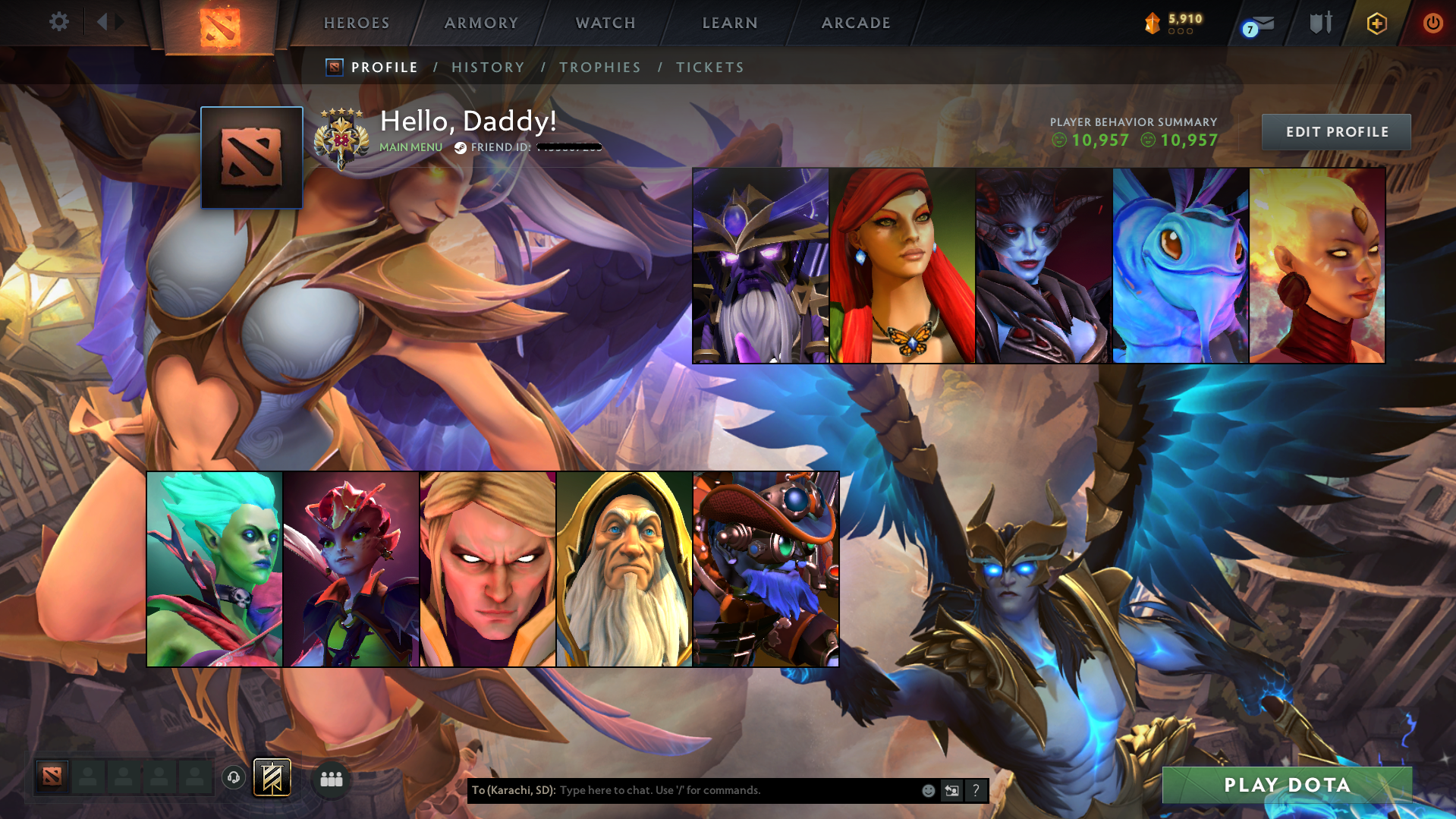Click the power disconnect icon
The height and width of the screenshot is (819, 1456).
[1433, 23]
